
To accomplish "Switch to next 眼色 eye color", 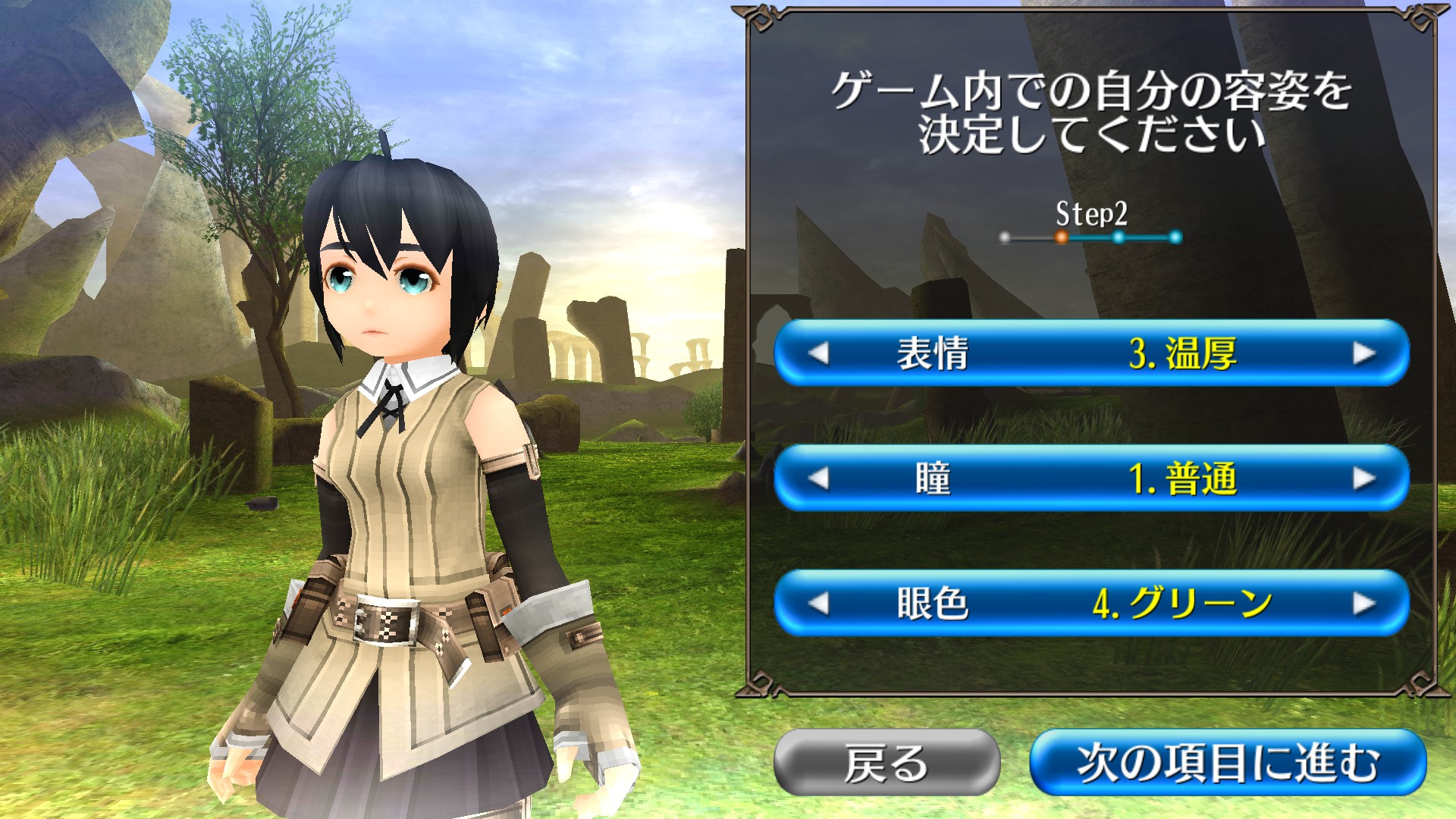I will tap(1364, 604).
